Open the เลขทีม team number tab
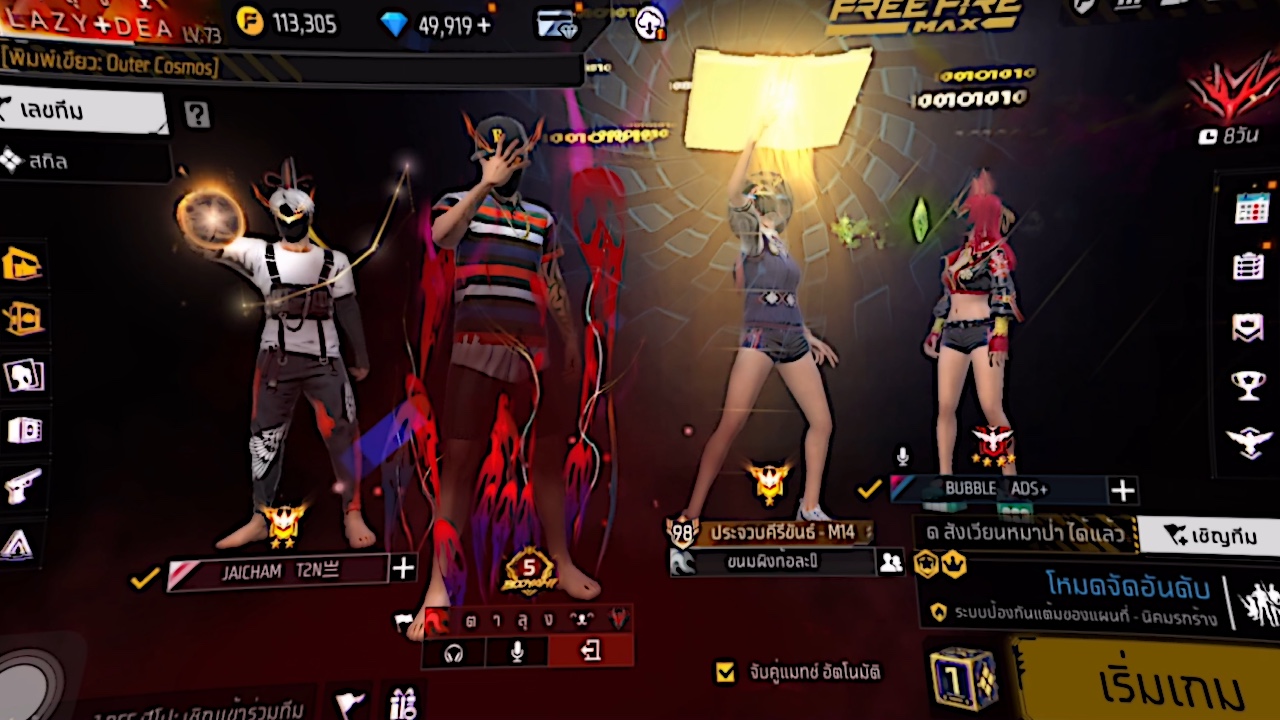Image resolution: width=1280 pixels, height=720 pixels. tap(85, 111)
